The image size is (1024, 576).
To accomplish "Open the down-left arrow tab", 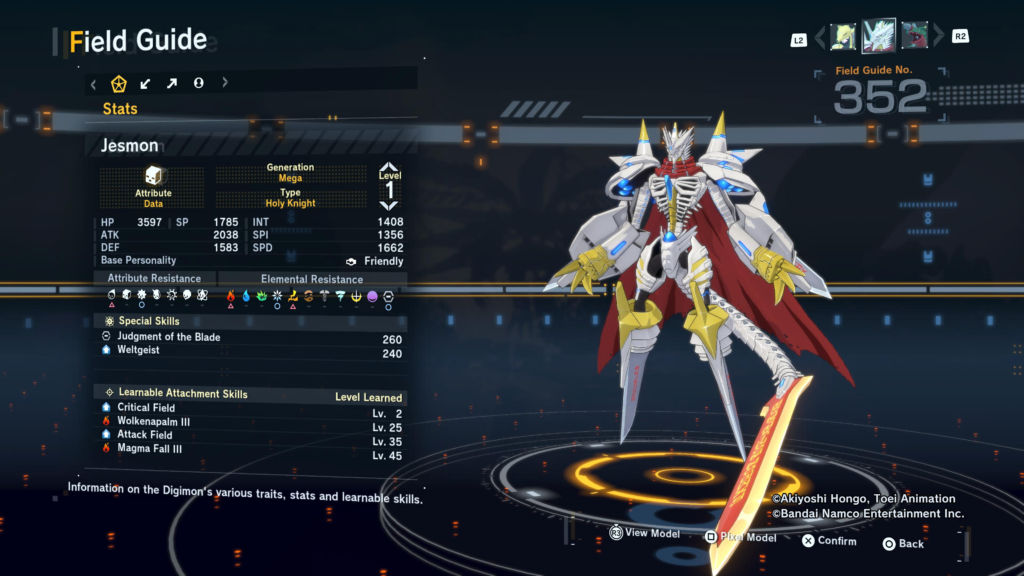I will 146,83.
